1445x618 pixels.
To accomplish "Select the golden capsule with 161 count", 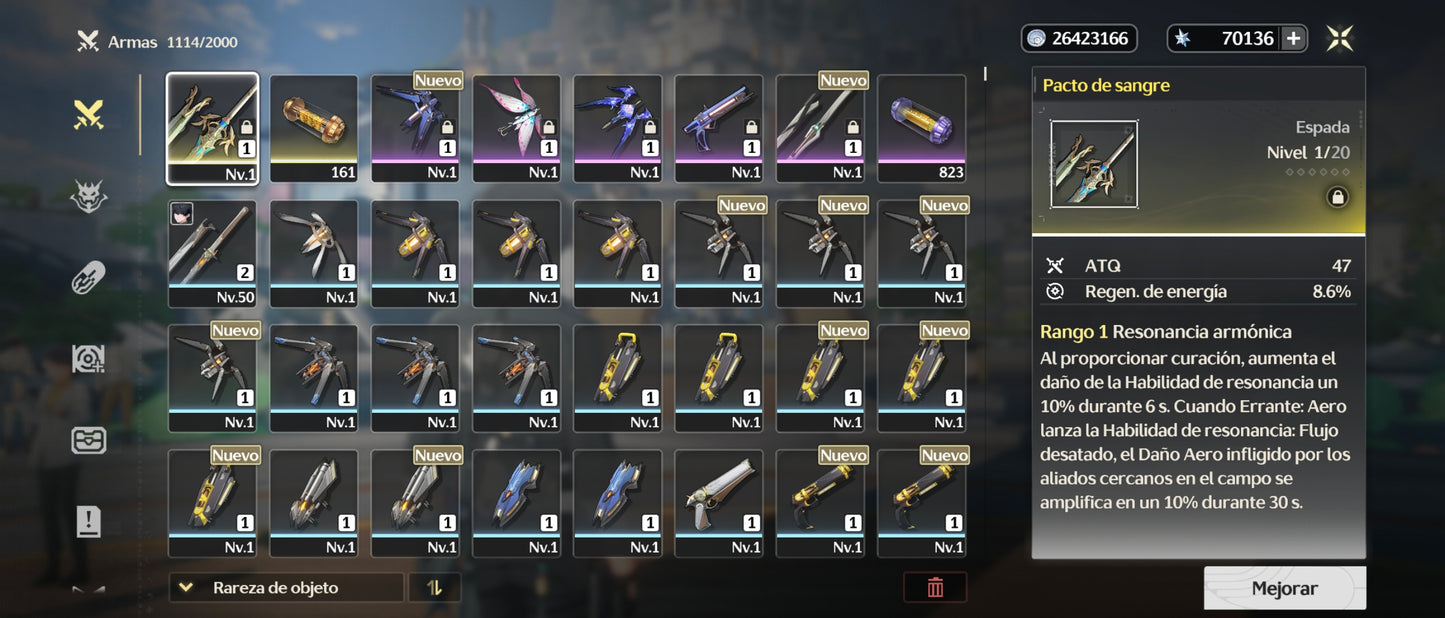I will click(314, 128).
